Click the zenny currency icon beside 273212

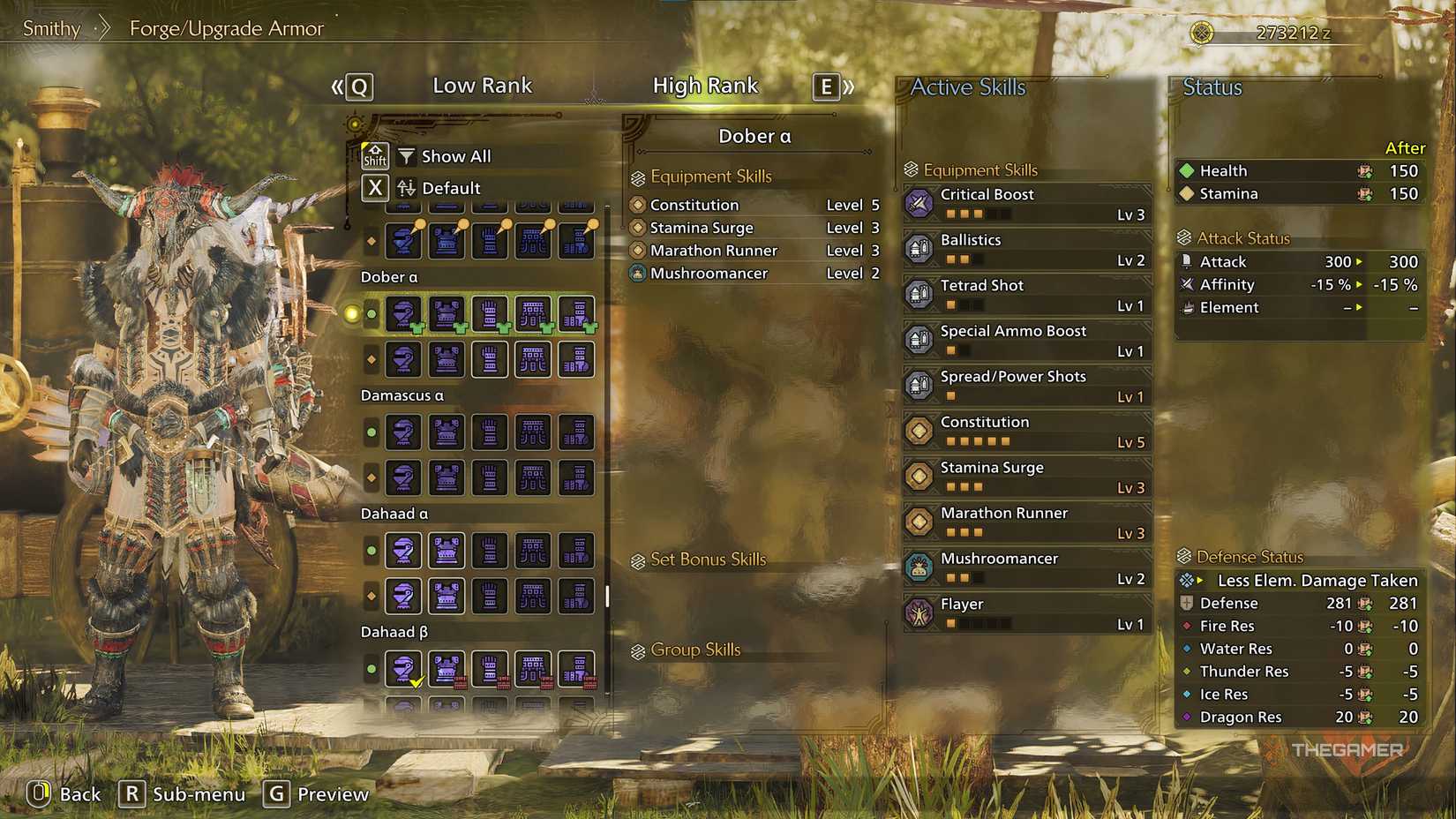[1202, 31]
